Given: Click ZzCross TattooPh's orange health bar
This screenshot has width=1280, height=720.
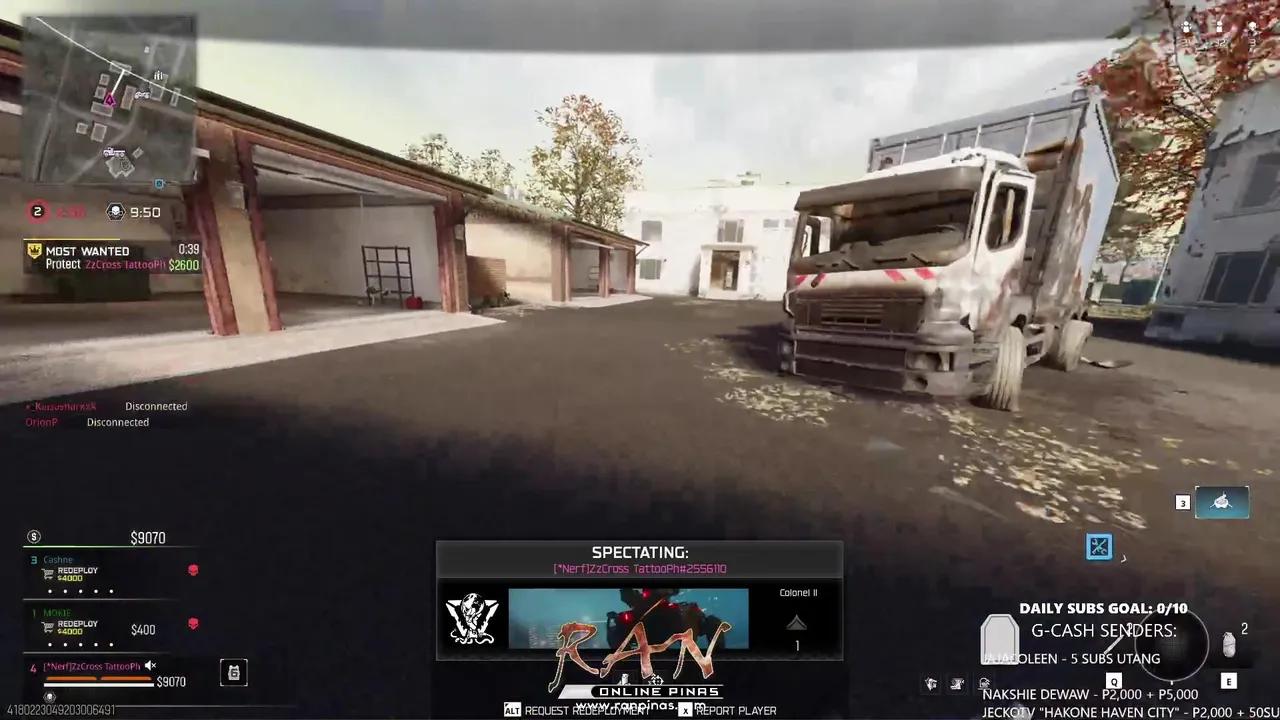Looking at the screenshot, I should 97,679.
